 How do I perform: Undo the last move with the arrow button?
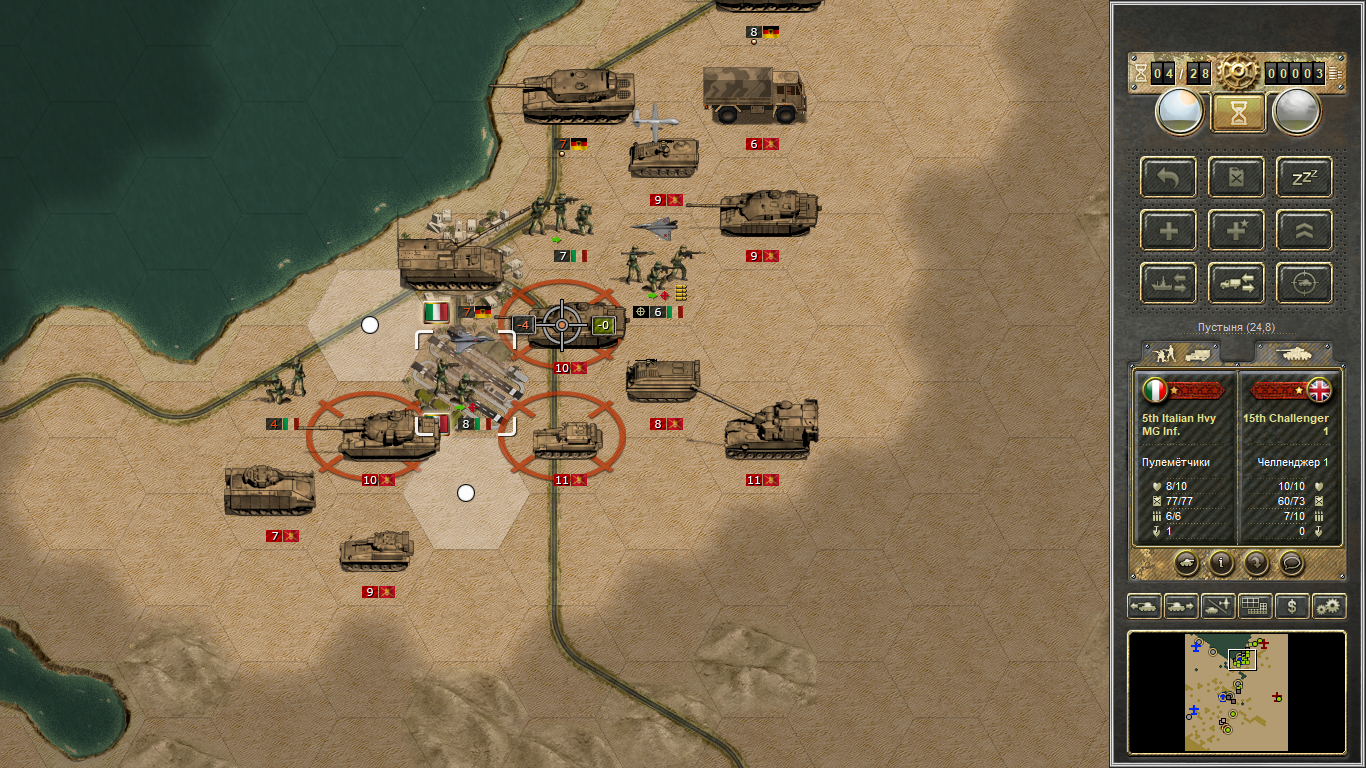[1168, 177]
